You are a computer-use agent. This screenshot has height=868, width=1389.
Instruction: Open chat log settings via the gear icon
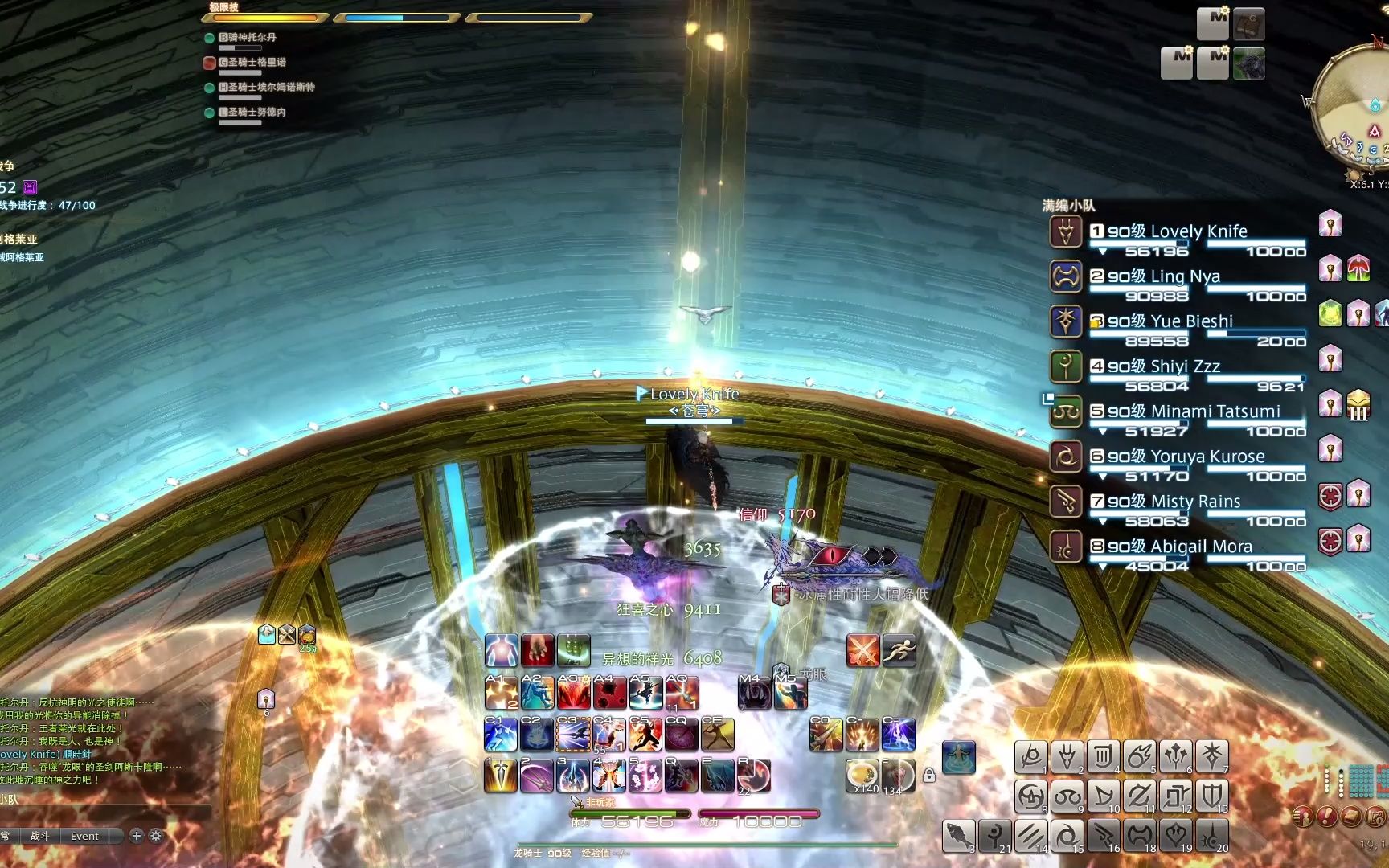coord(156,836)
